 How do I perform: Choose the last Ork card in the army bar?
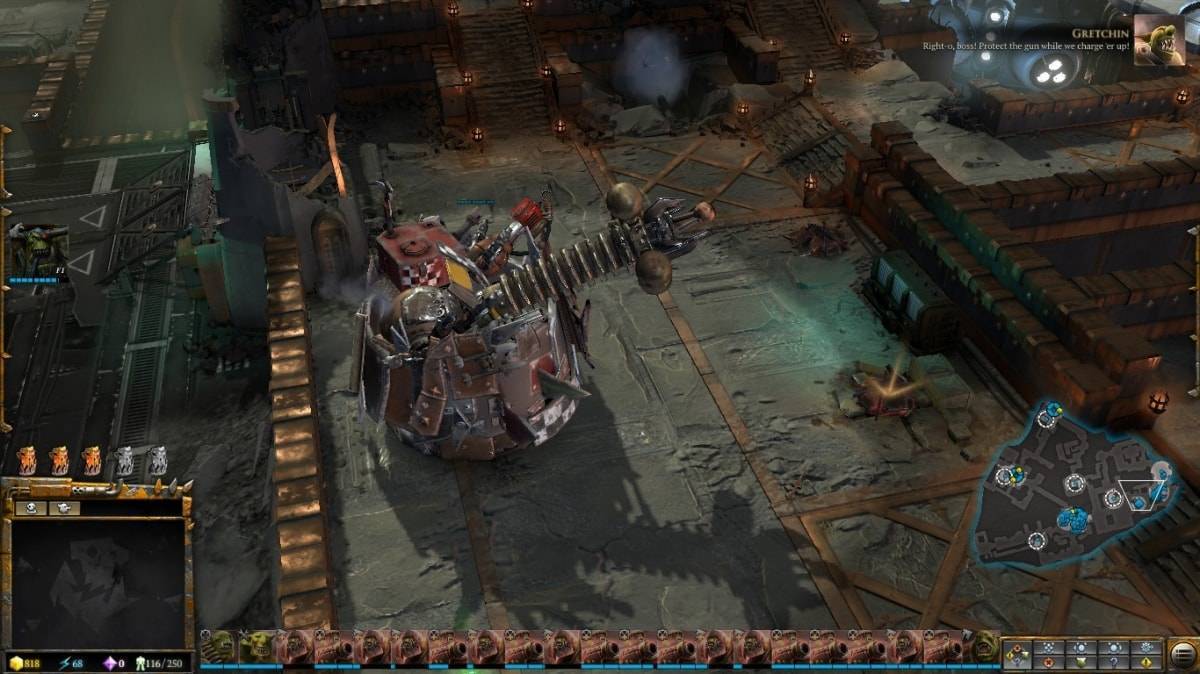click(986, 647)
